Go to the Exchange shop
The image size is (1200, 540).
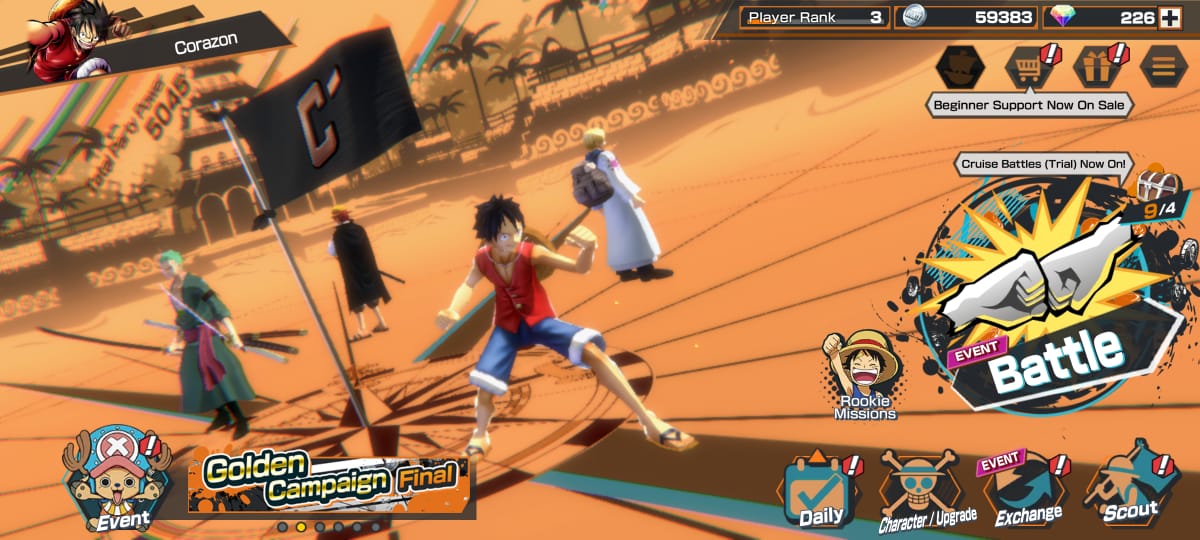click(1027, 490)
